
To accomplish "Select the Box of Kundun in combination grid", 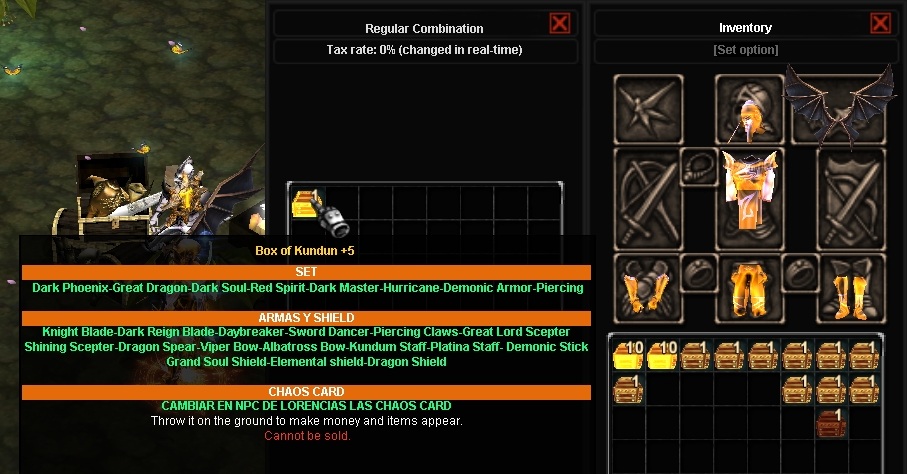I will click(304, 203).
